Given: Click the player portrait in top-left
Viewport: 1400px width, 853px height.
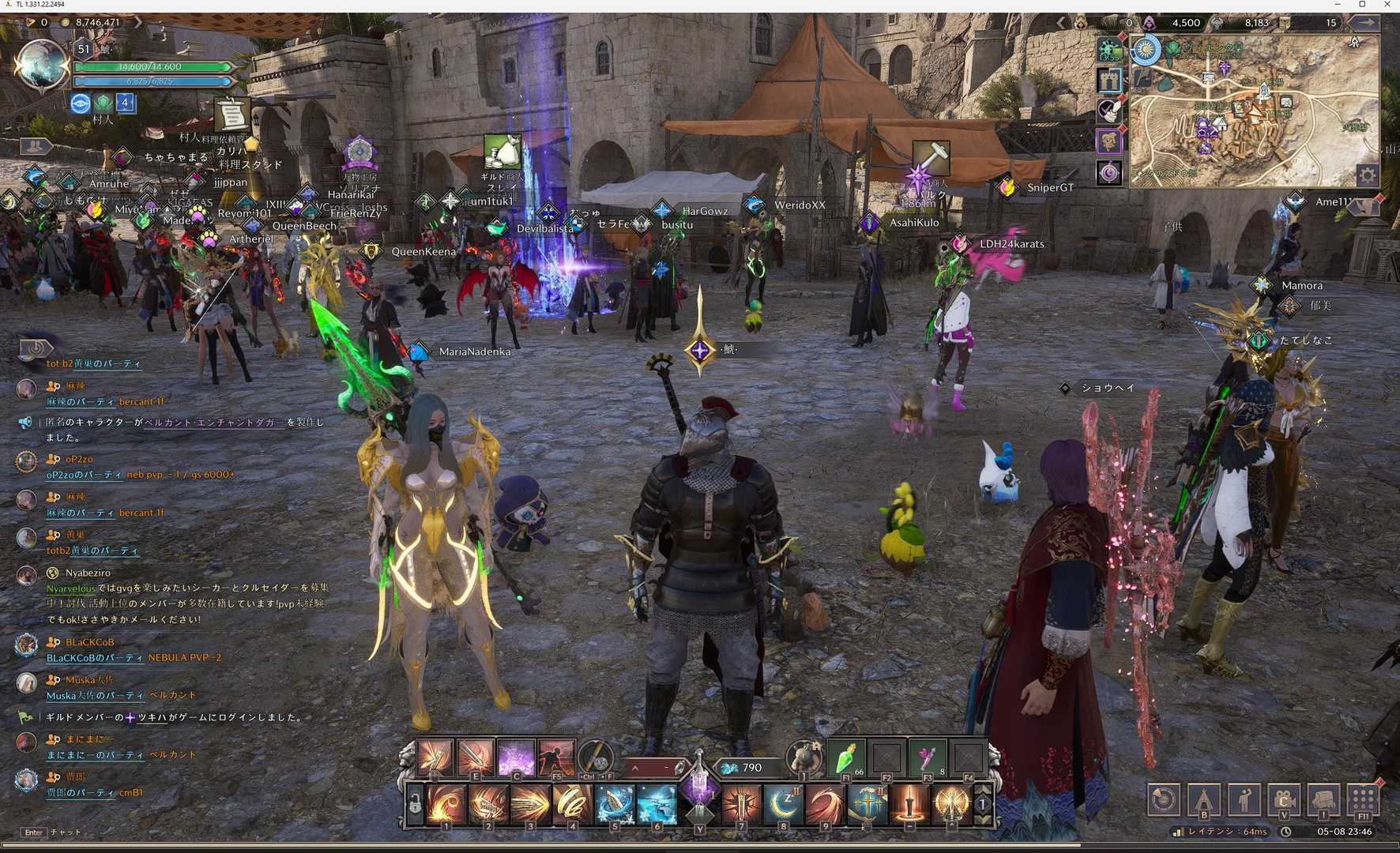Looking at the screenshot, I should click(x=41, y=65).
